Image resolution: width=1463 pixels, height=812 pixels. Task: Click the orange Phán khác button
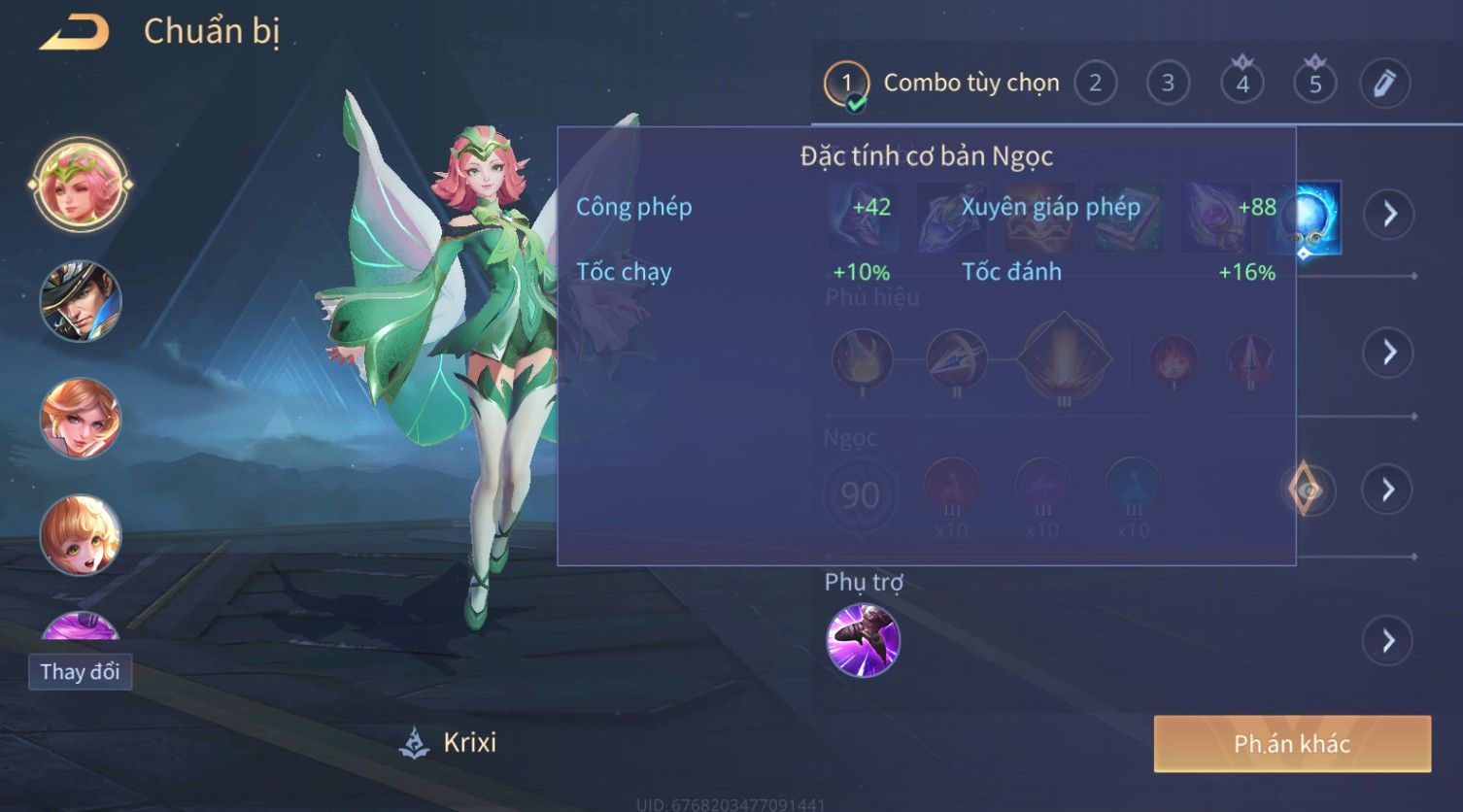[x=1292, y=744]
